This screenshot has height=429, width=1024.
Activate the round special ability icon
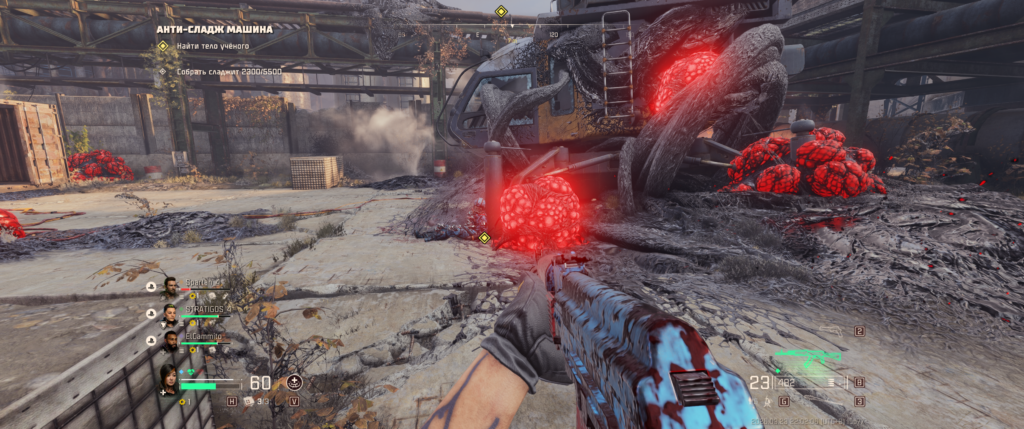[x=294, y=382]
